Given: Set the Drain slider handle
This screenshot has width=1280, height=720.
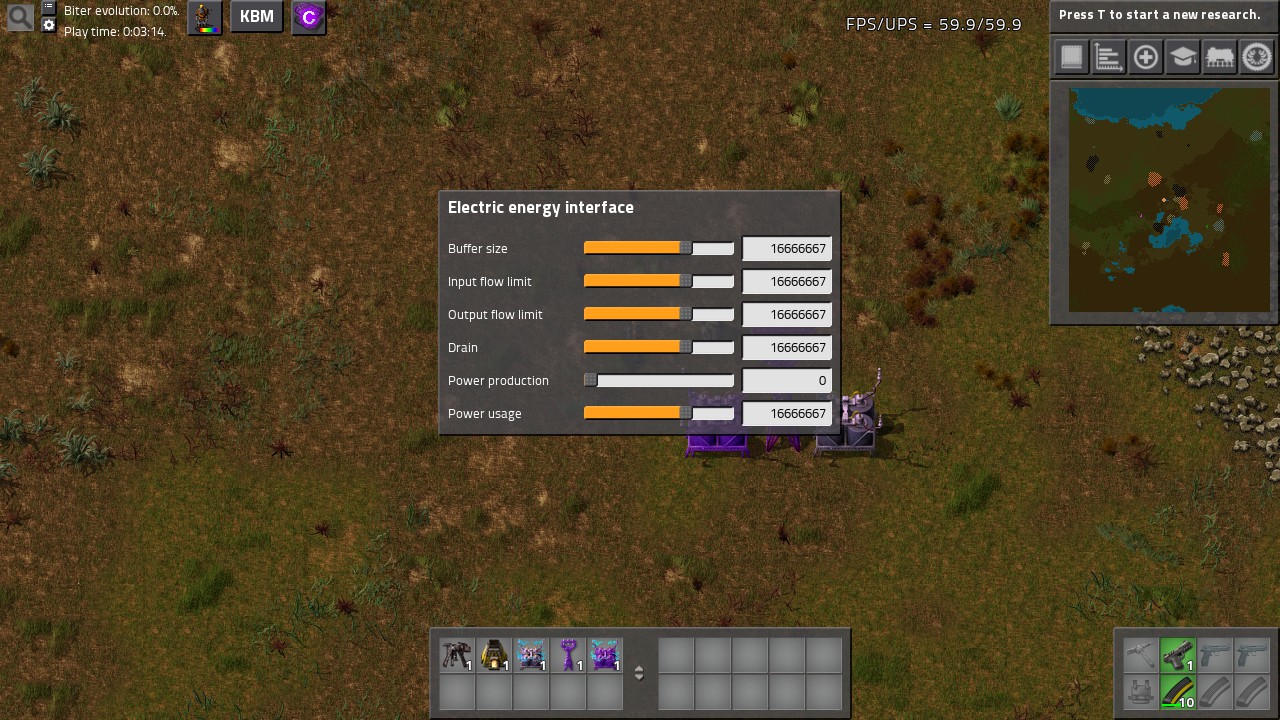Looking at the screenshot, I should (x=686, y=347).
